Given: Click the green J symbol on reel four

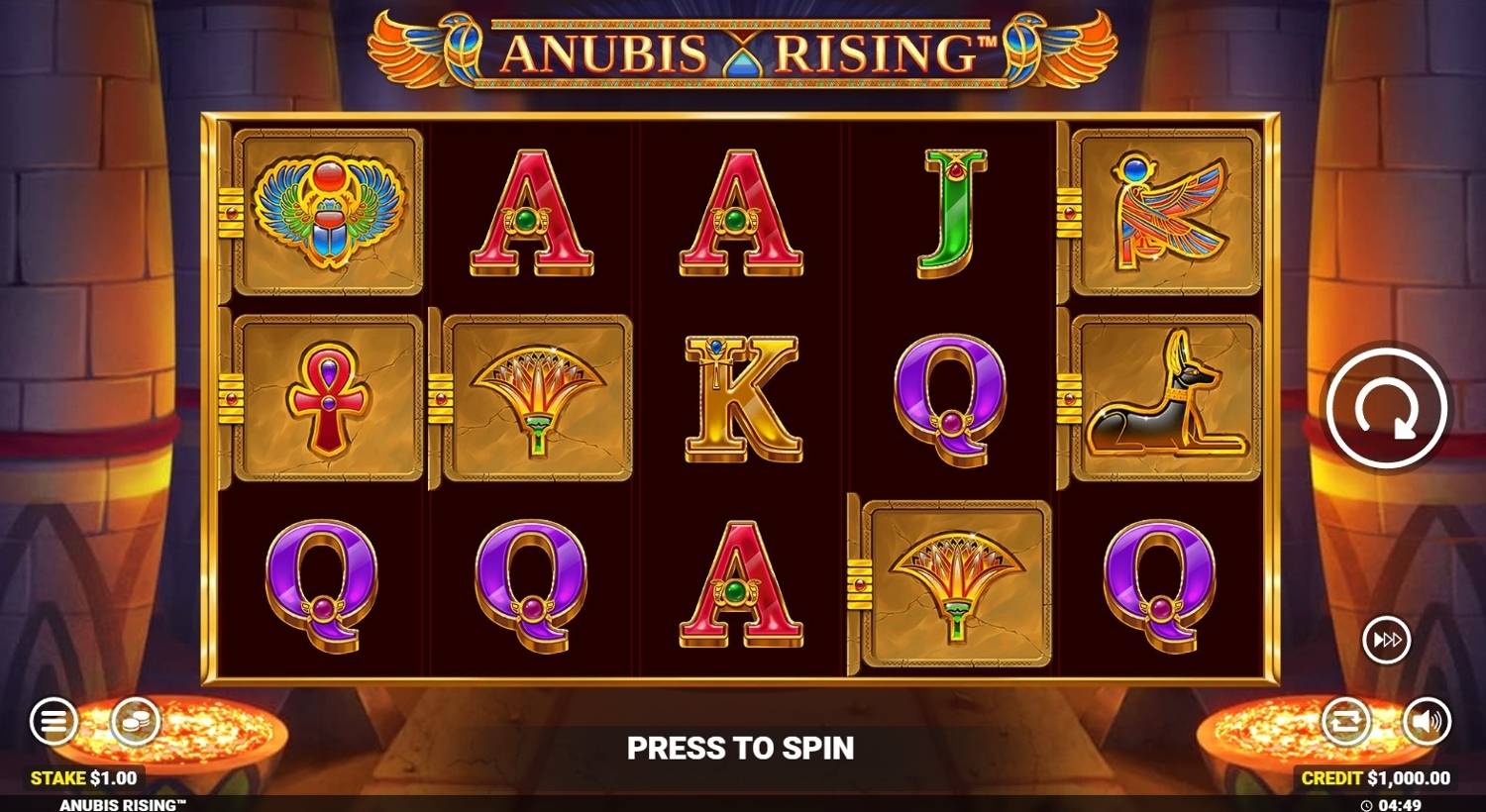Looking at the screenshot, I should (x=948, y=210).
